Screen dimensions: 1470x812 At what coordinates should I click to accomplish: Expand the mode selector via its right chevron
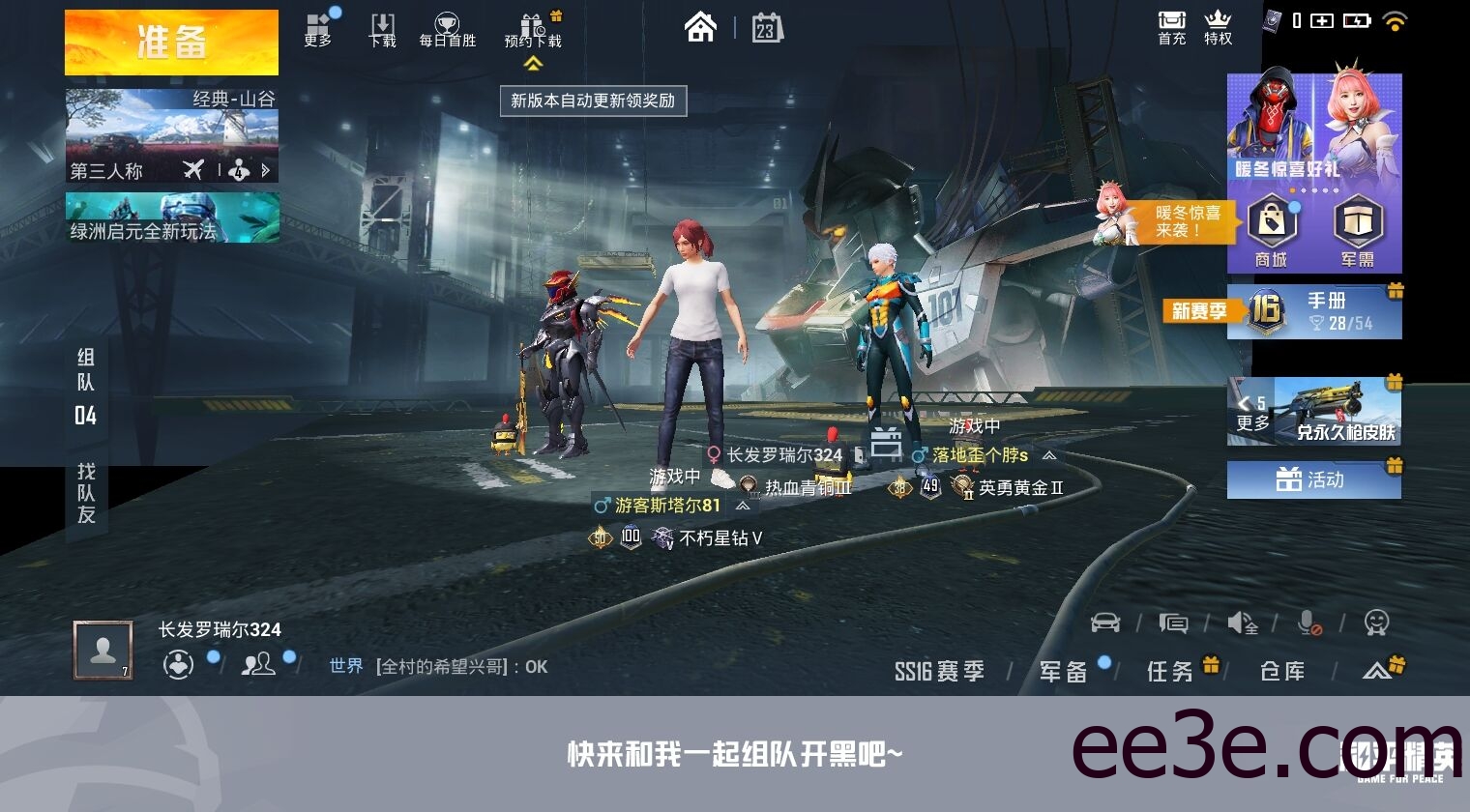point(267,171)
